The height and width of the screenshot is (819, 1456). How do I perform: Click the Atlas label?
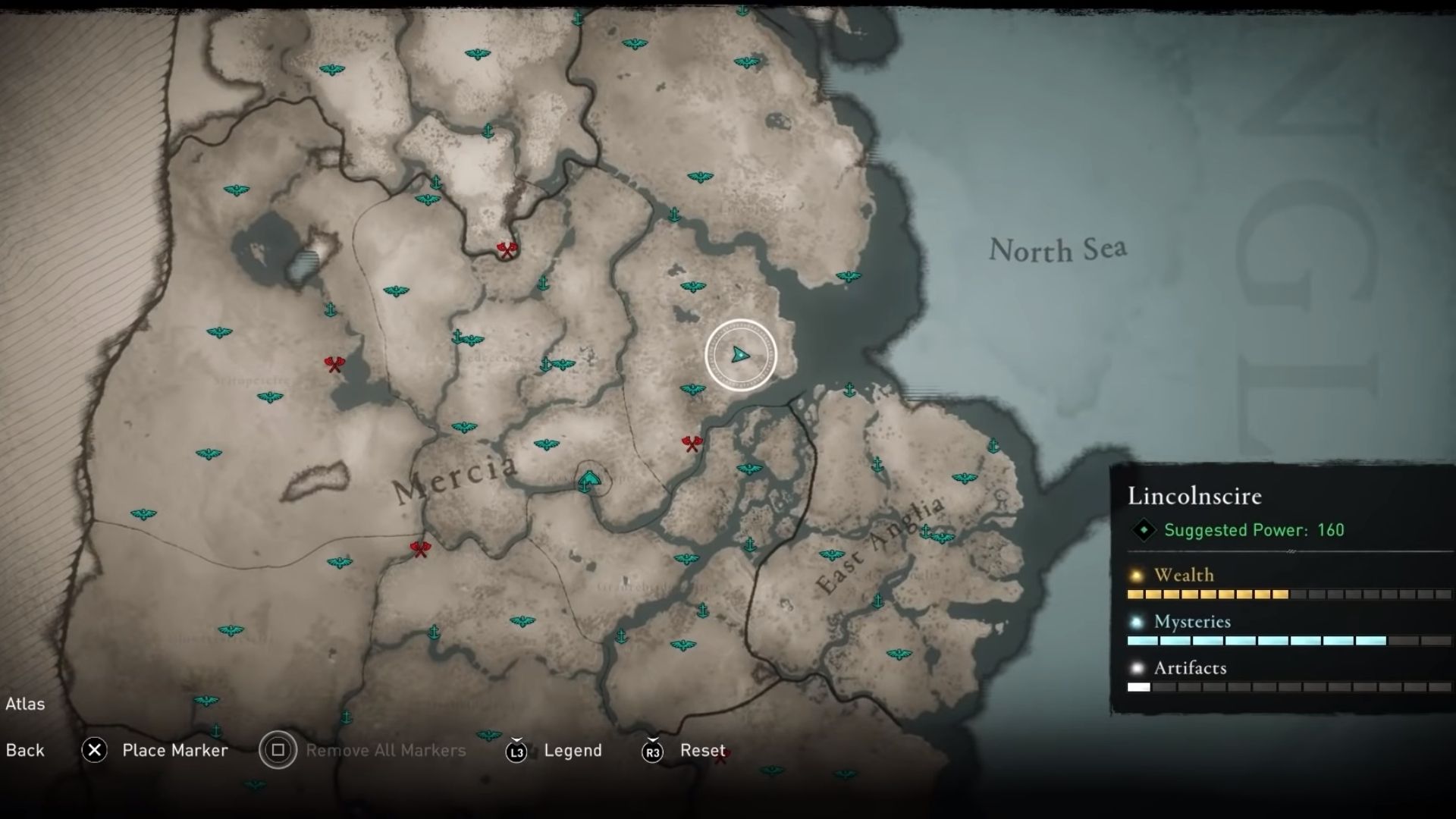27,704
